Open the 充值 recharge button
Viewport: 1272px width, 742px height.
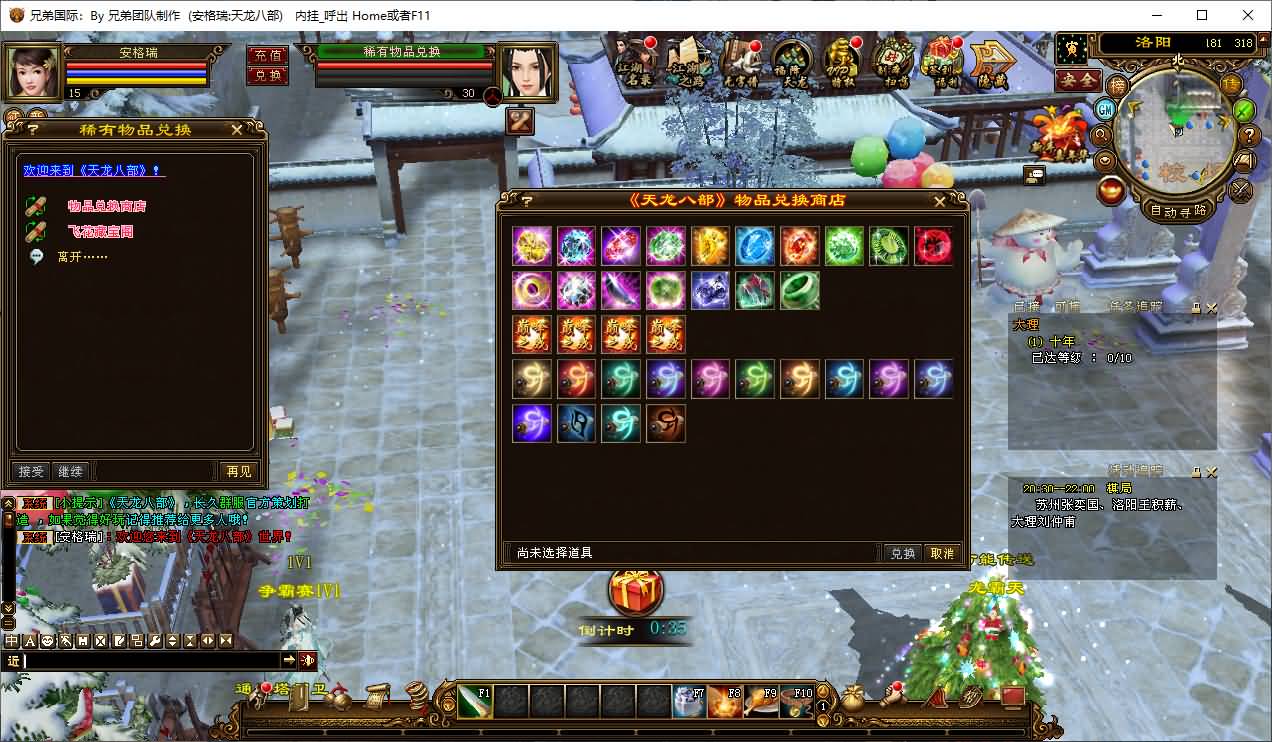click(x=267, y=55)
